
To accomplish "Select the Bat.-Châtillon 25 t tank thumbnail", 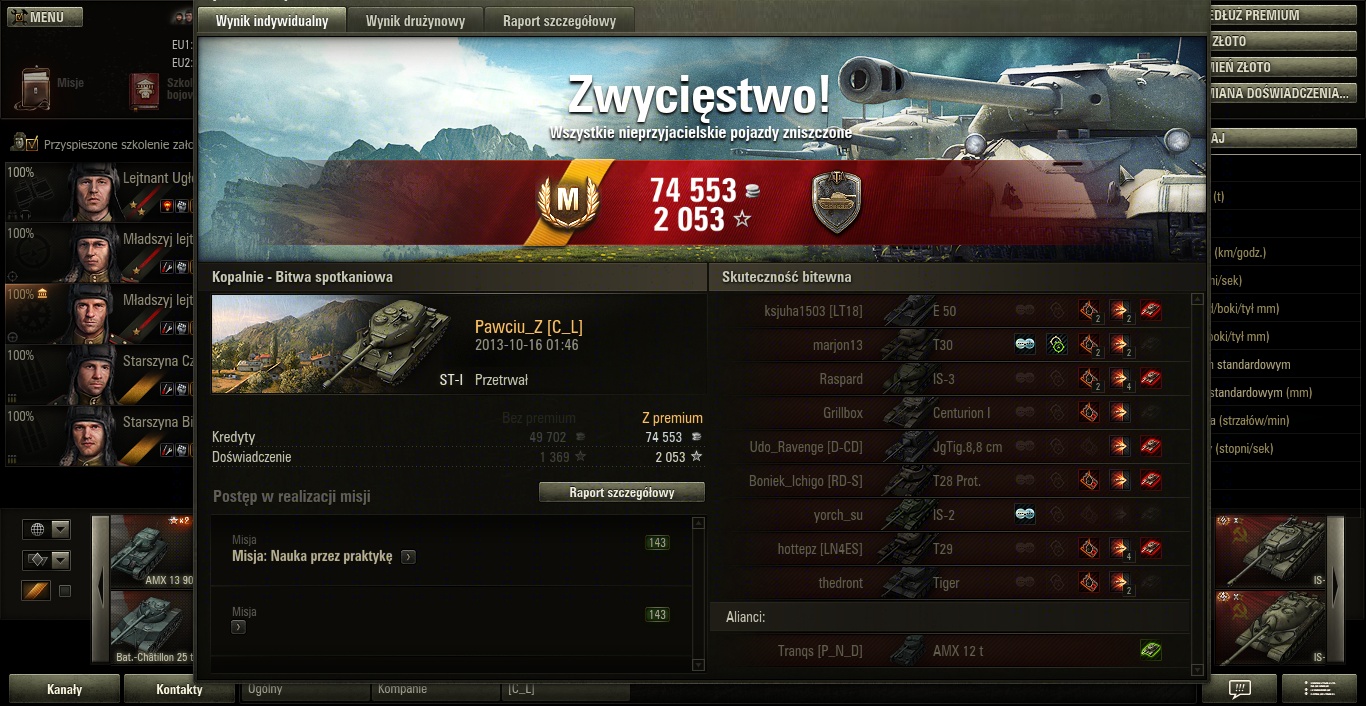I will [x=152, y=627].
